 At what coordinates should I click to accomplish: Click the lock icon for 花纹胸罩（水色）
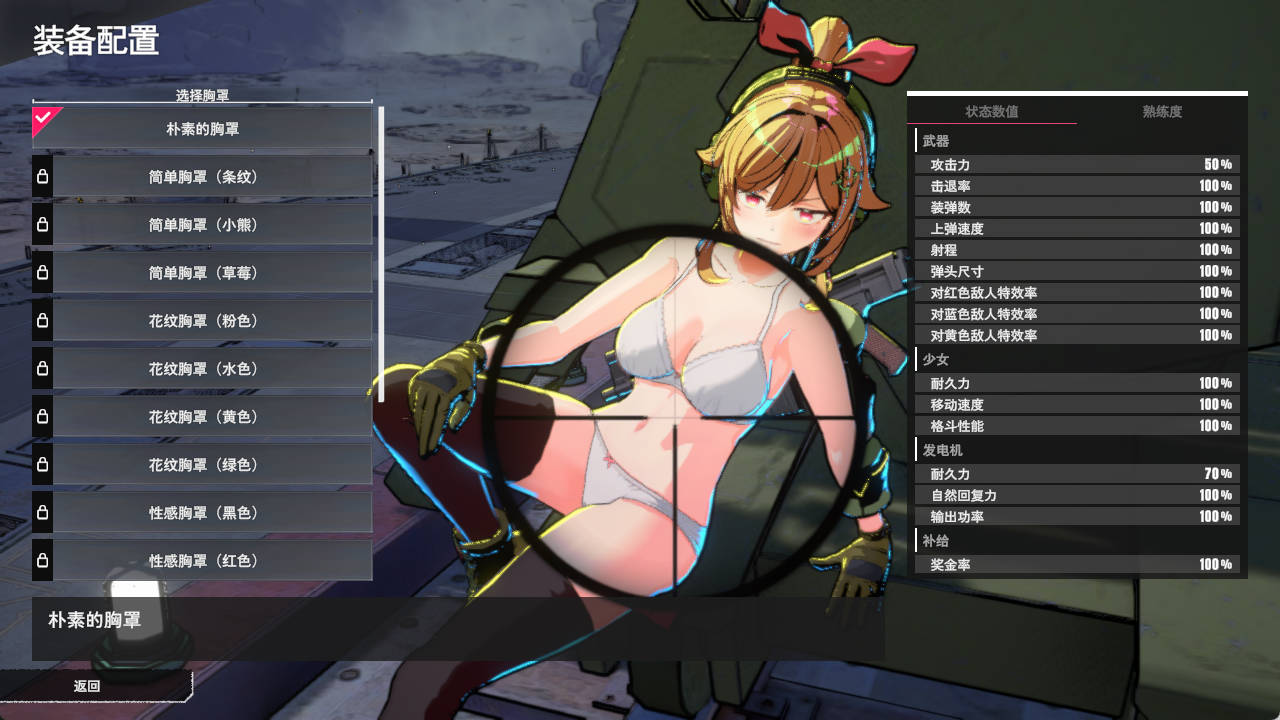41,369
